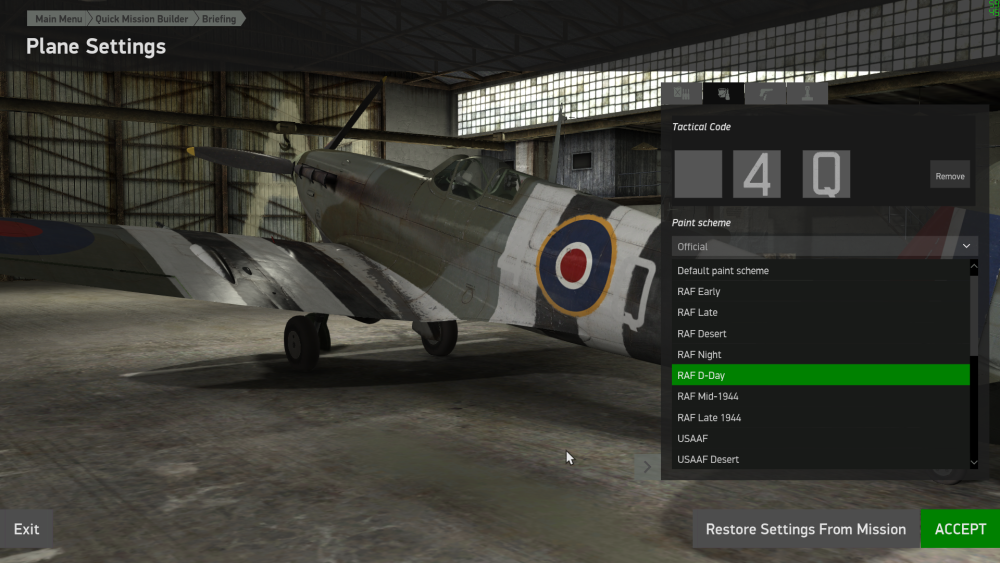Edit the tactical code digit 4
Screen dimensions: 1000x563
pos(757,175)
